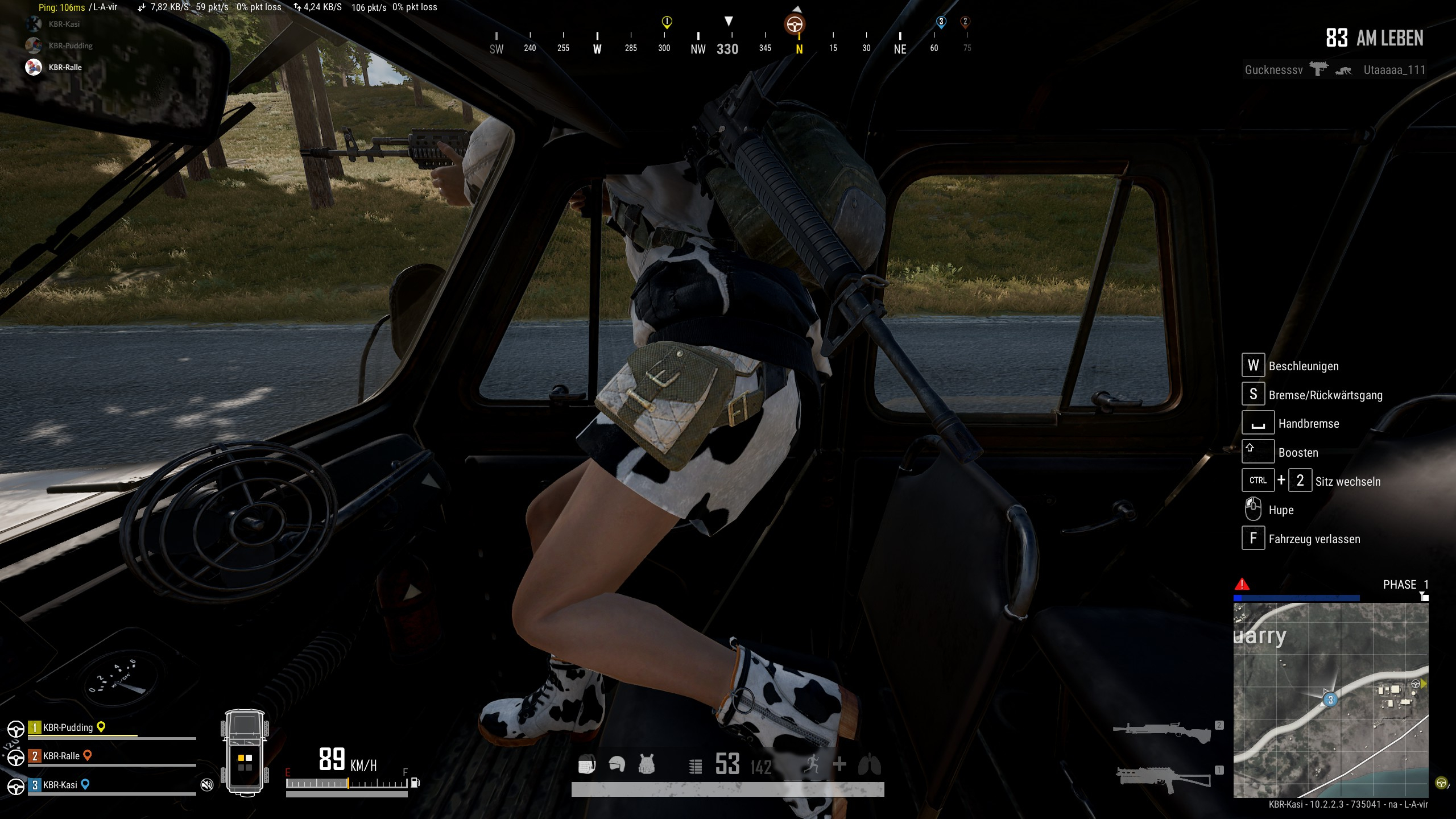Click the helmet equipment icon

pyautogui.click(x=617, y=764)
